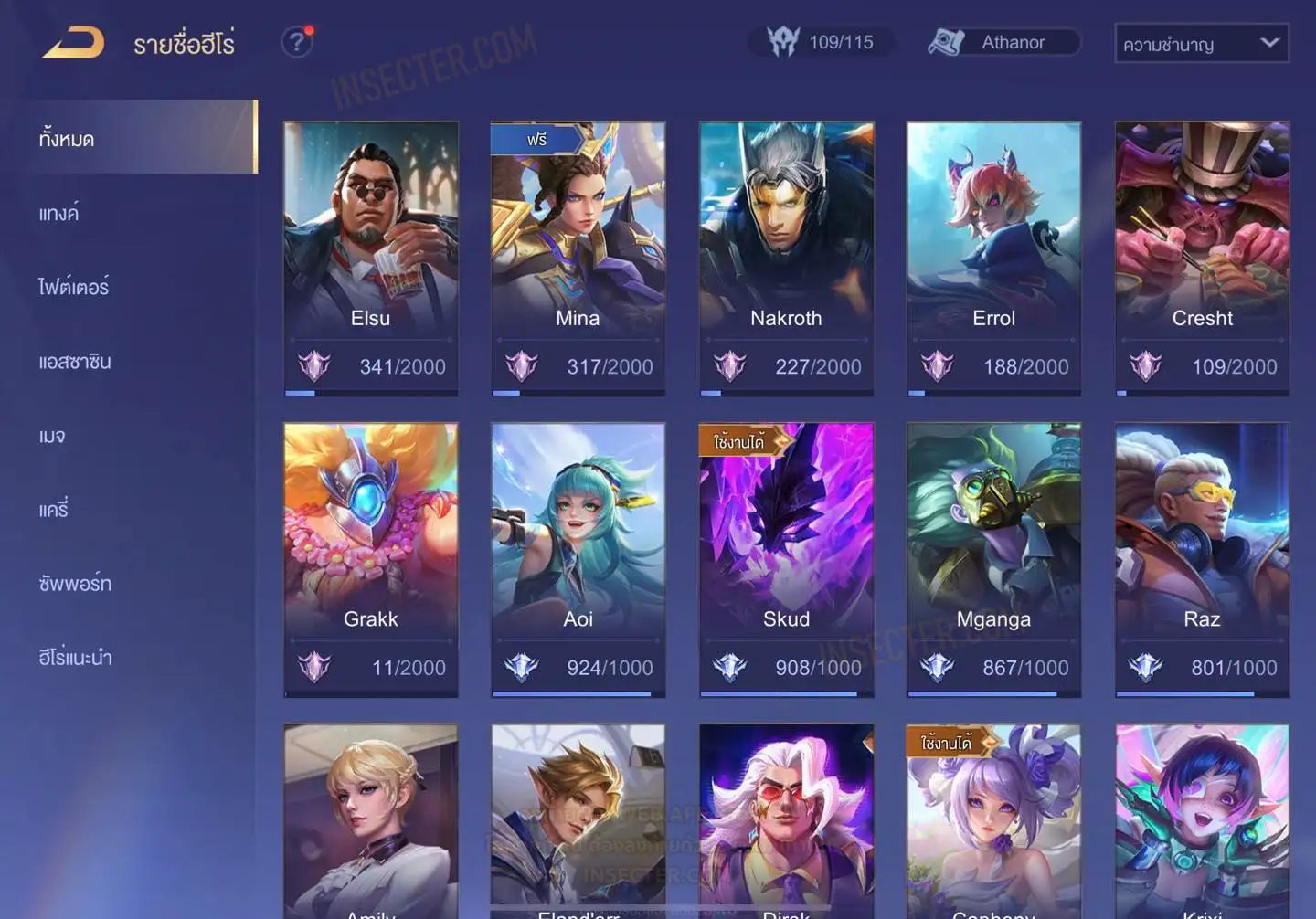
Task: Show the ไฟต์เตอร์ (Fighter) category
Action: [74, 287]
